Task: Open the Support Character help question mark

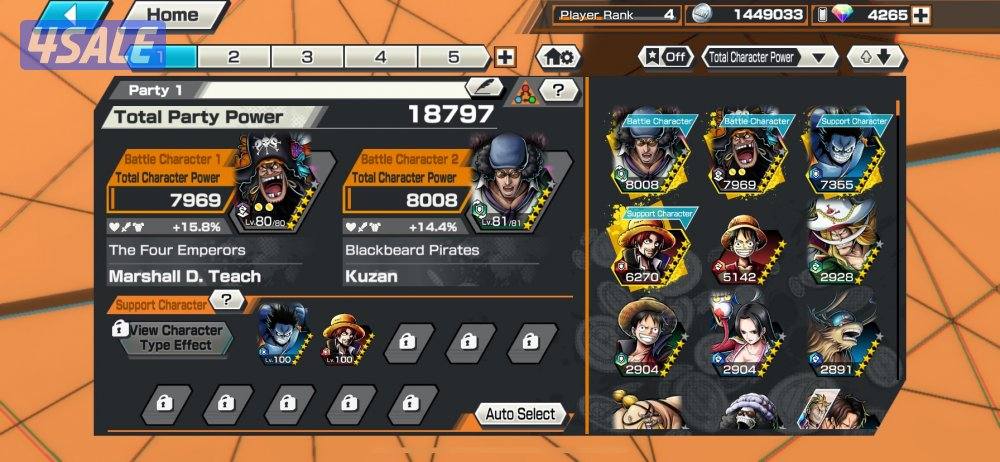Action: tap(228, 300)
